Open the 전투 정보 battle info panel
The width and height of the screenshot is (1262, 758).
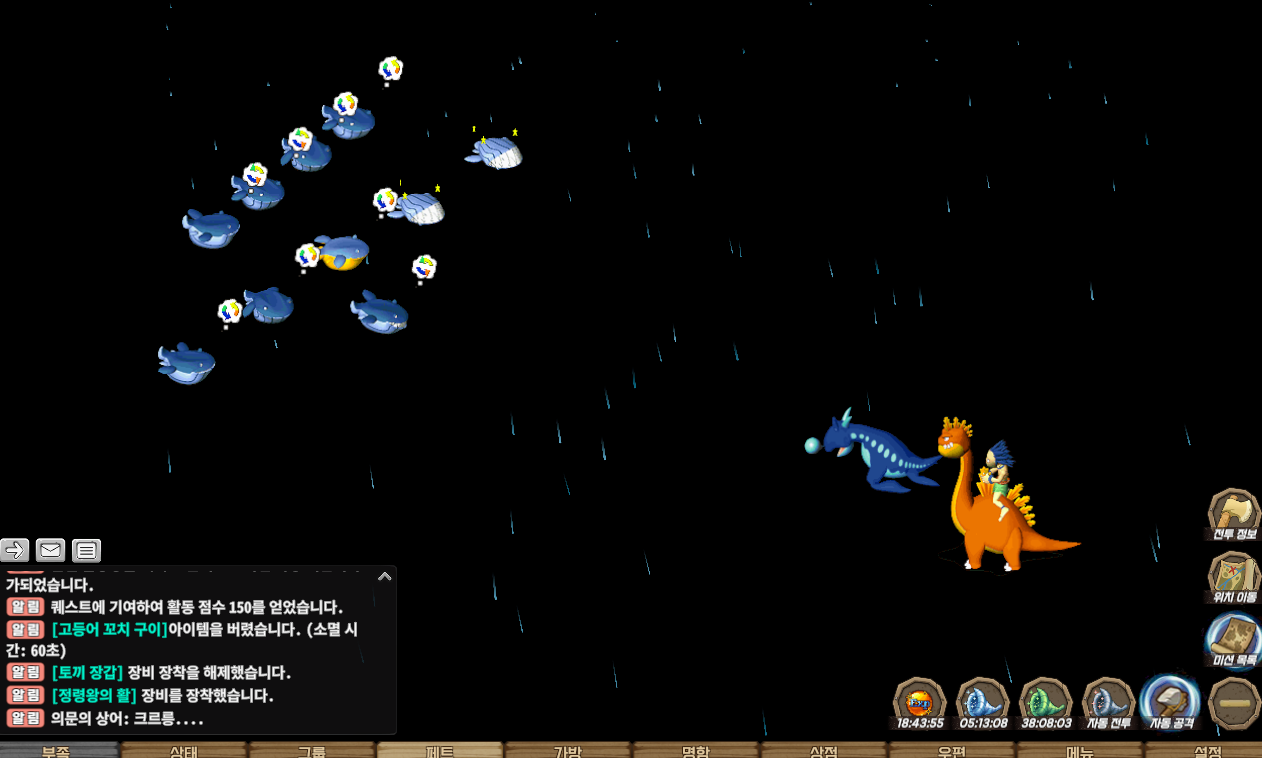click(1234, 514)
